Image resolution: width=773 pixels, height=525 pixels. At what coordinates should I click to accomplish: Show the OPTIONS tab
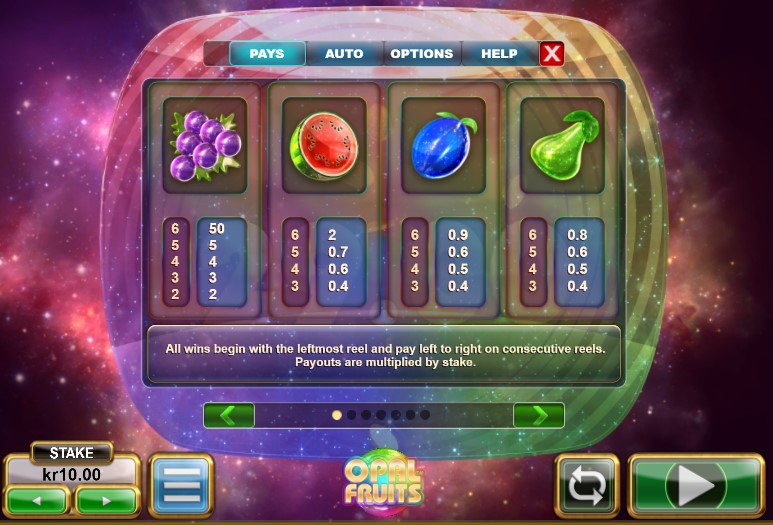click(x=421, y=54)
